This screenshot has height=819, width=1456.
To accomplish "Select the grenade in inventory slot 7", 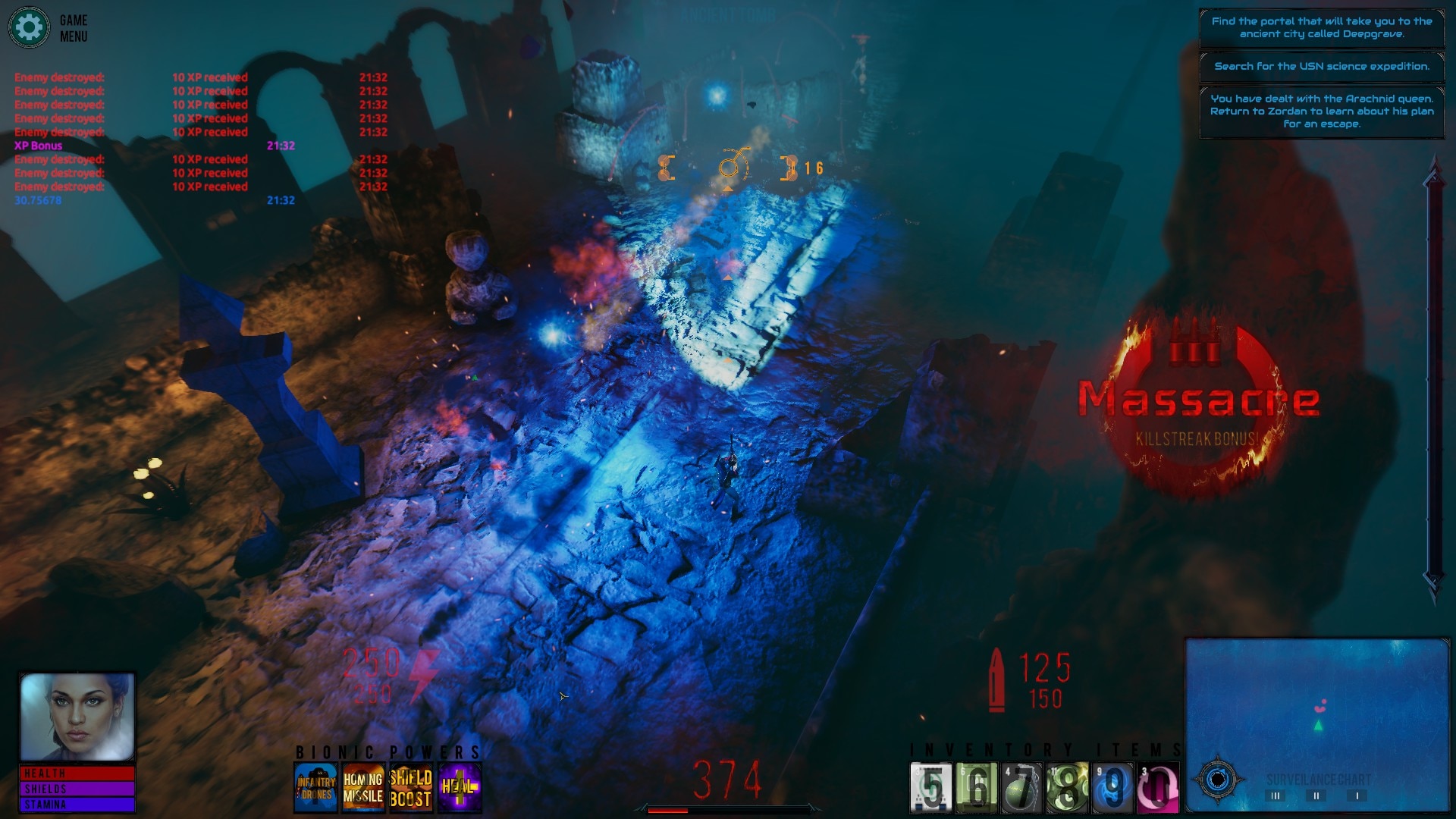I will [1022, 788].
